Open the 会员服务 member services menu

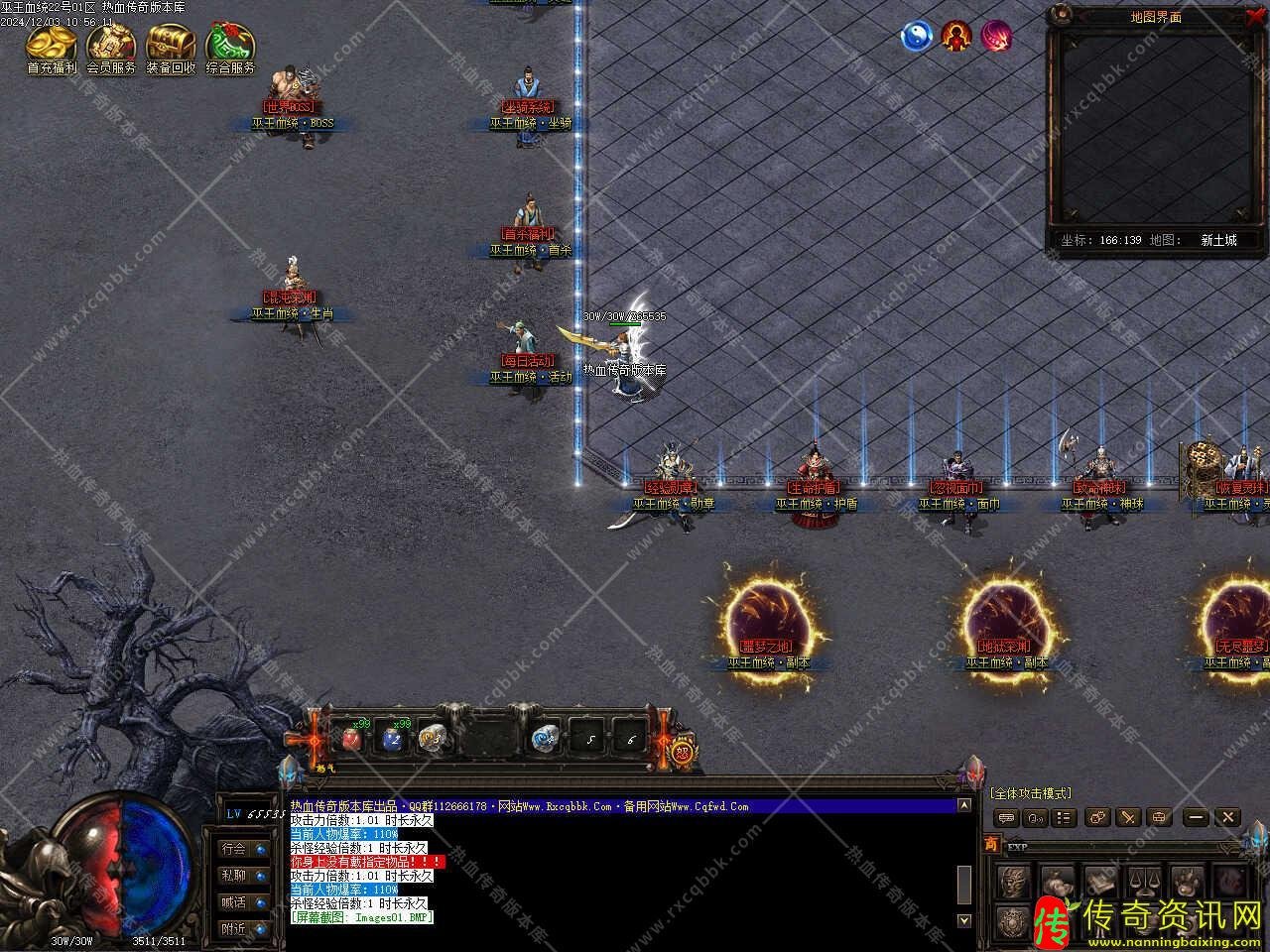(111, 46)
